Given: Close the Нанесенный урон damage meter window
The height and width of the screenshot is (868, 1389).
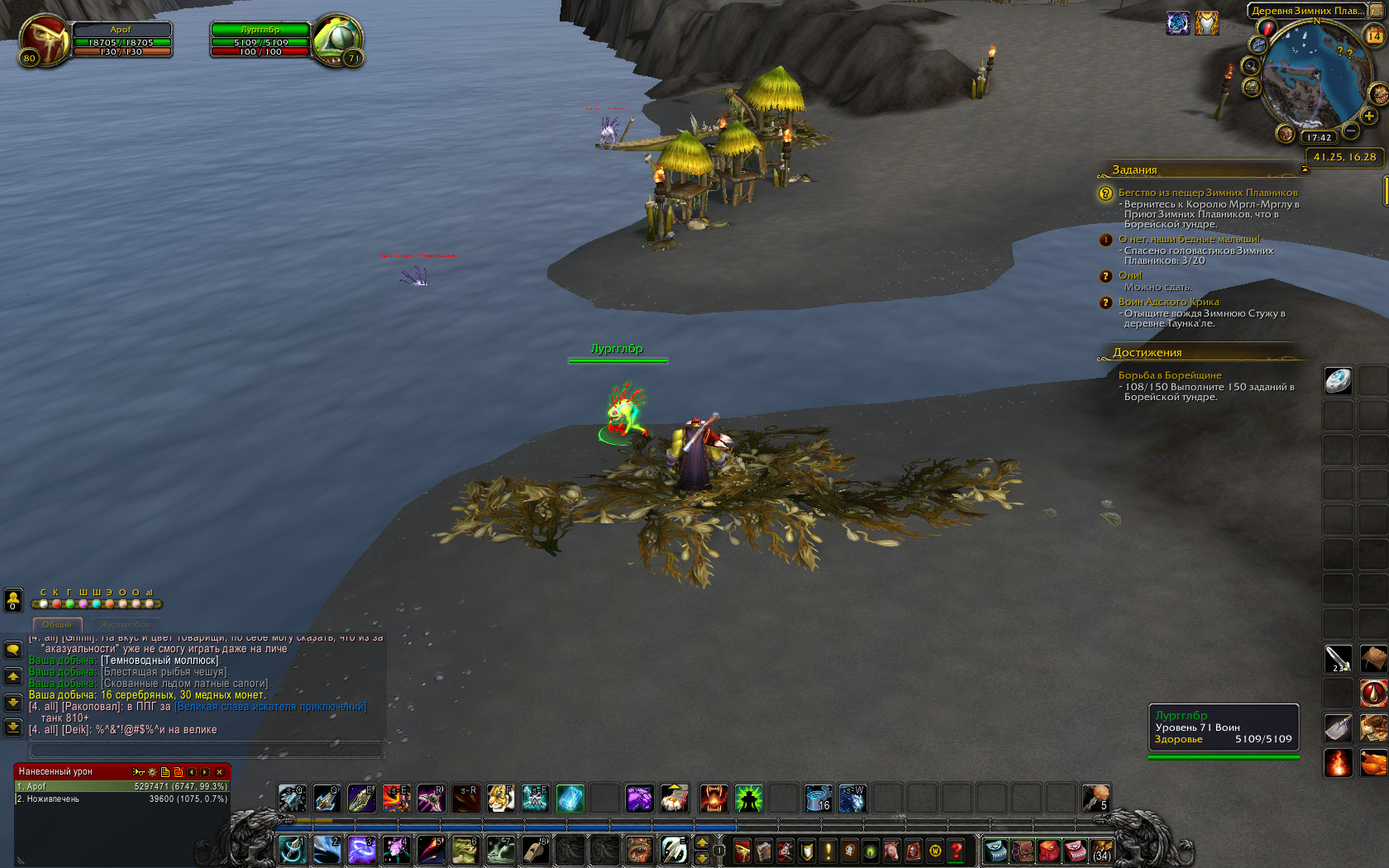Looking at the screenshot, I should [219, 772].
